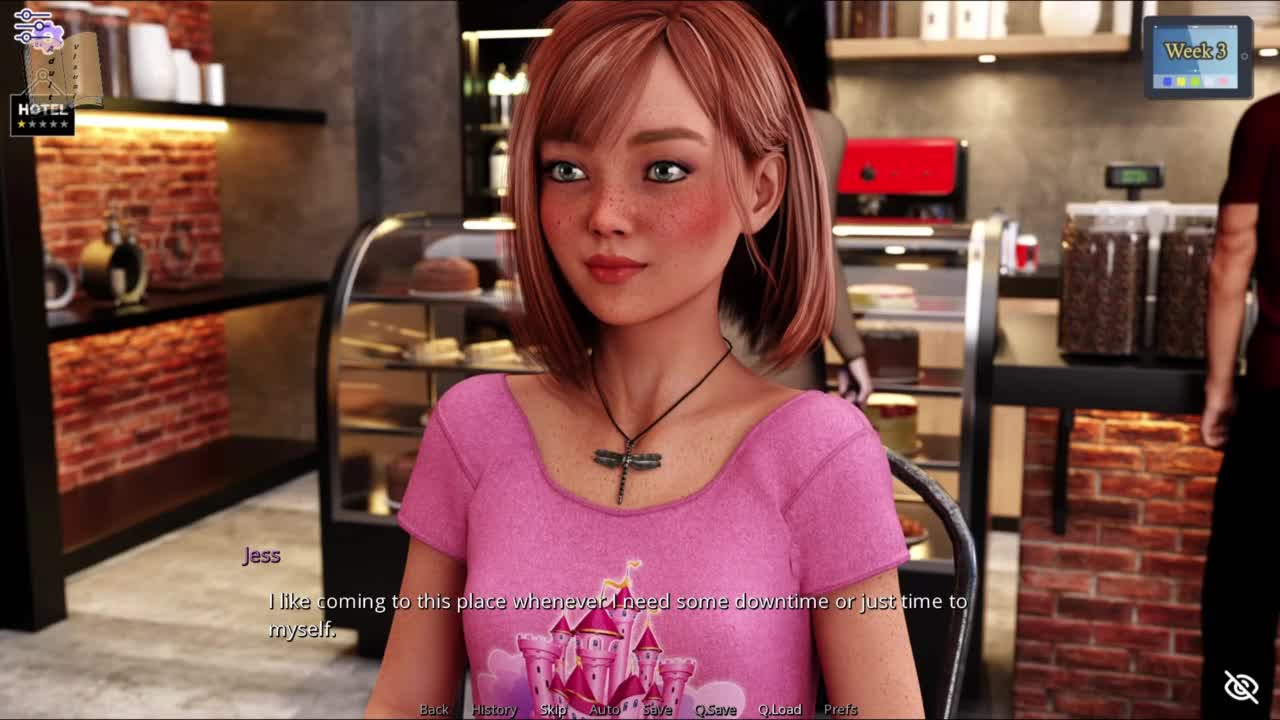
Task: Hide the interface with the crossed-eye icon
Action: tap(1241, 686)
